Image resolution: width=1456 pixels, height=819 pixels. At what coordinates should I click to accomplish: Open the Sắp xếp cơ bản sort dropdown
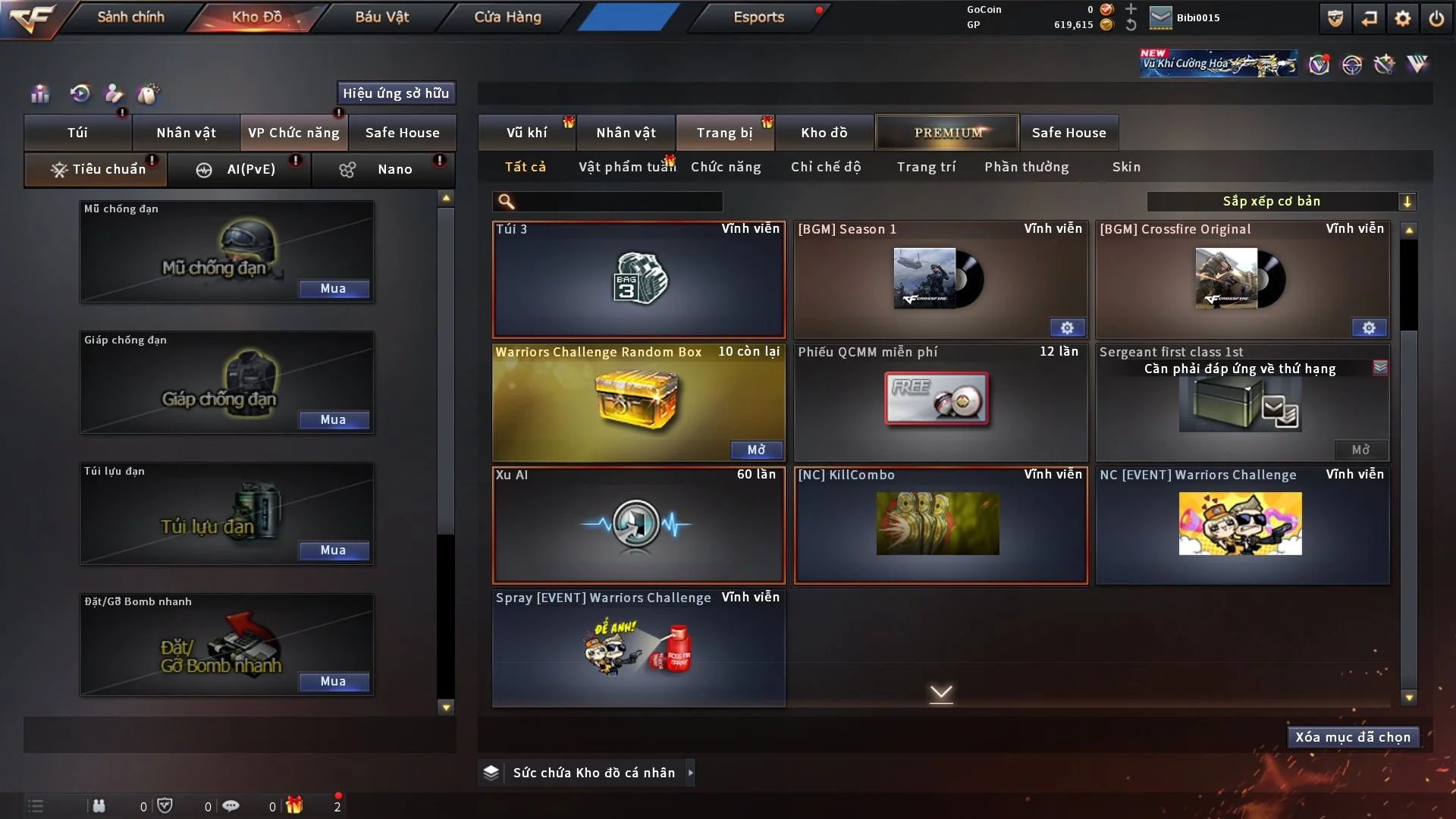tap(1281, 202)
